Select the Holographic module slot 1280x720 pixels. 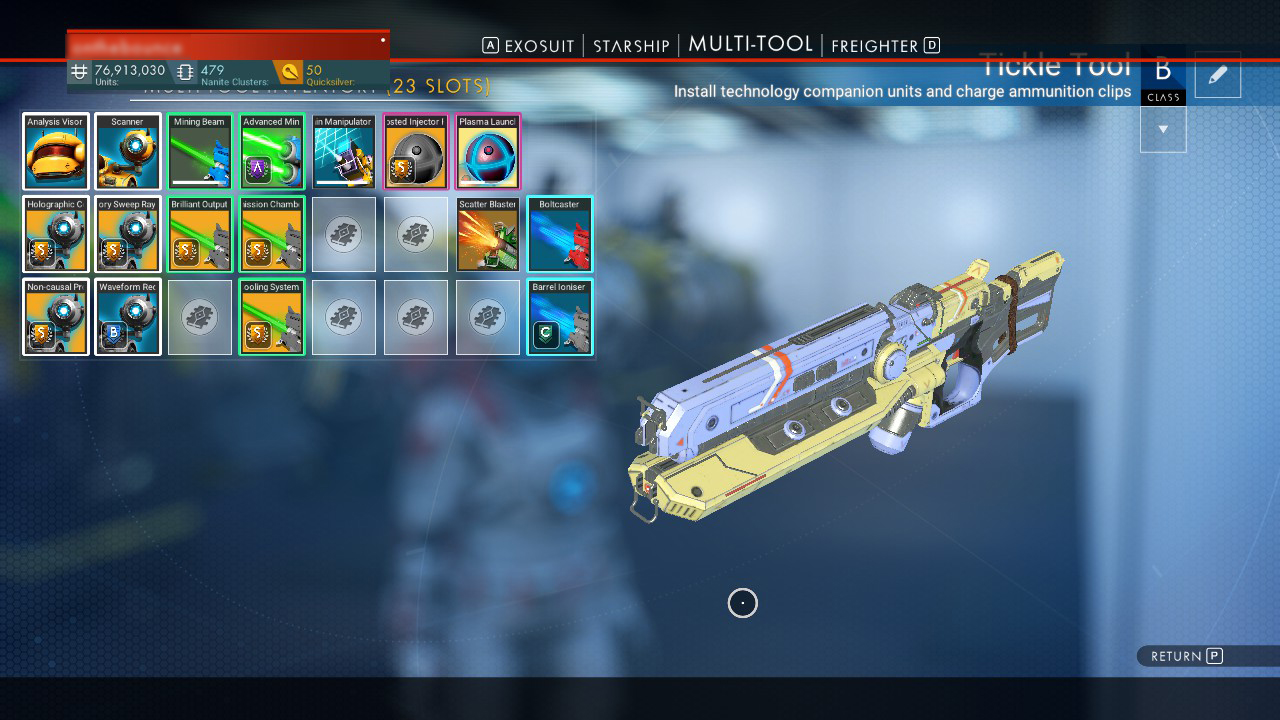(56, 234)
